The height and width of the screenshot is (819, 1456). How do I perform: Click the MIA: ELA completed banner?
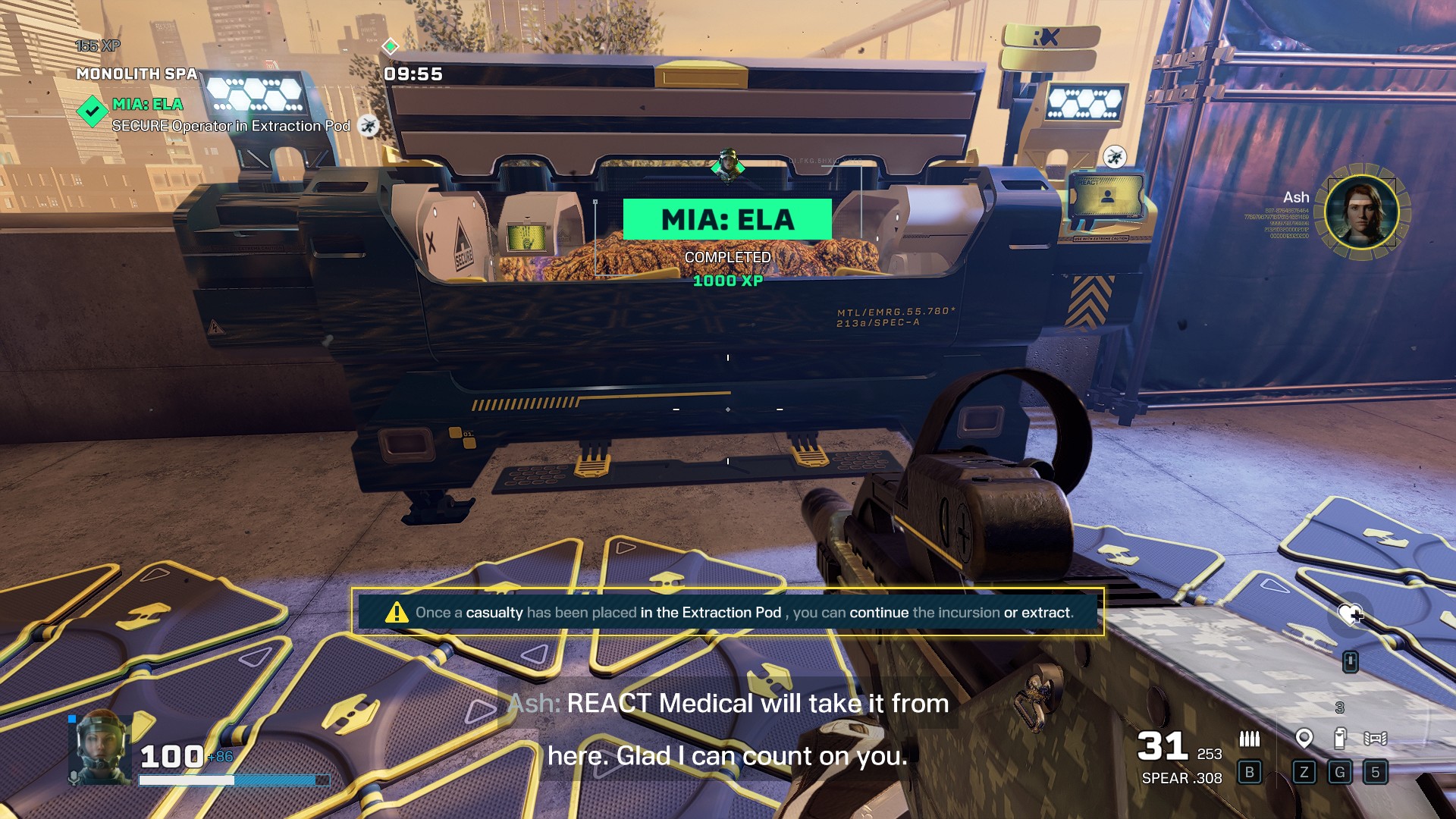coord(727,220)
